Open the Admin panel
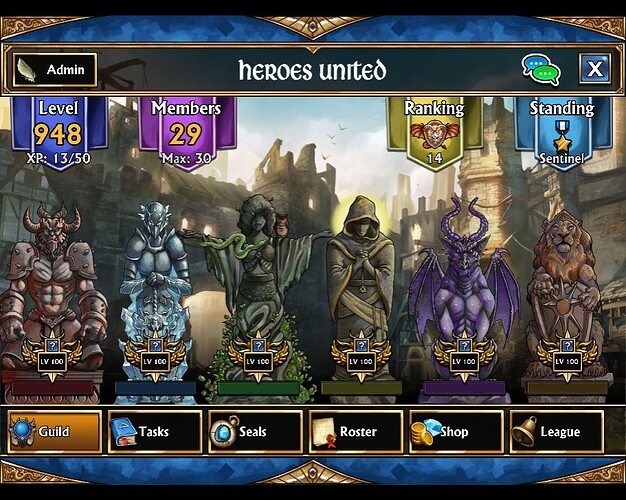 [x=54, y=70]
